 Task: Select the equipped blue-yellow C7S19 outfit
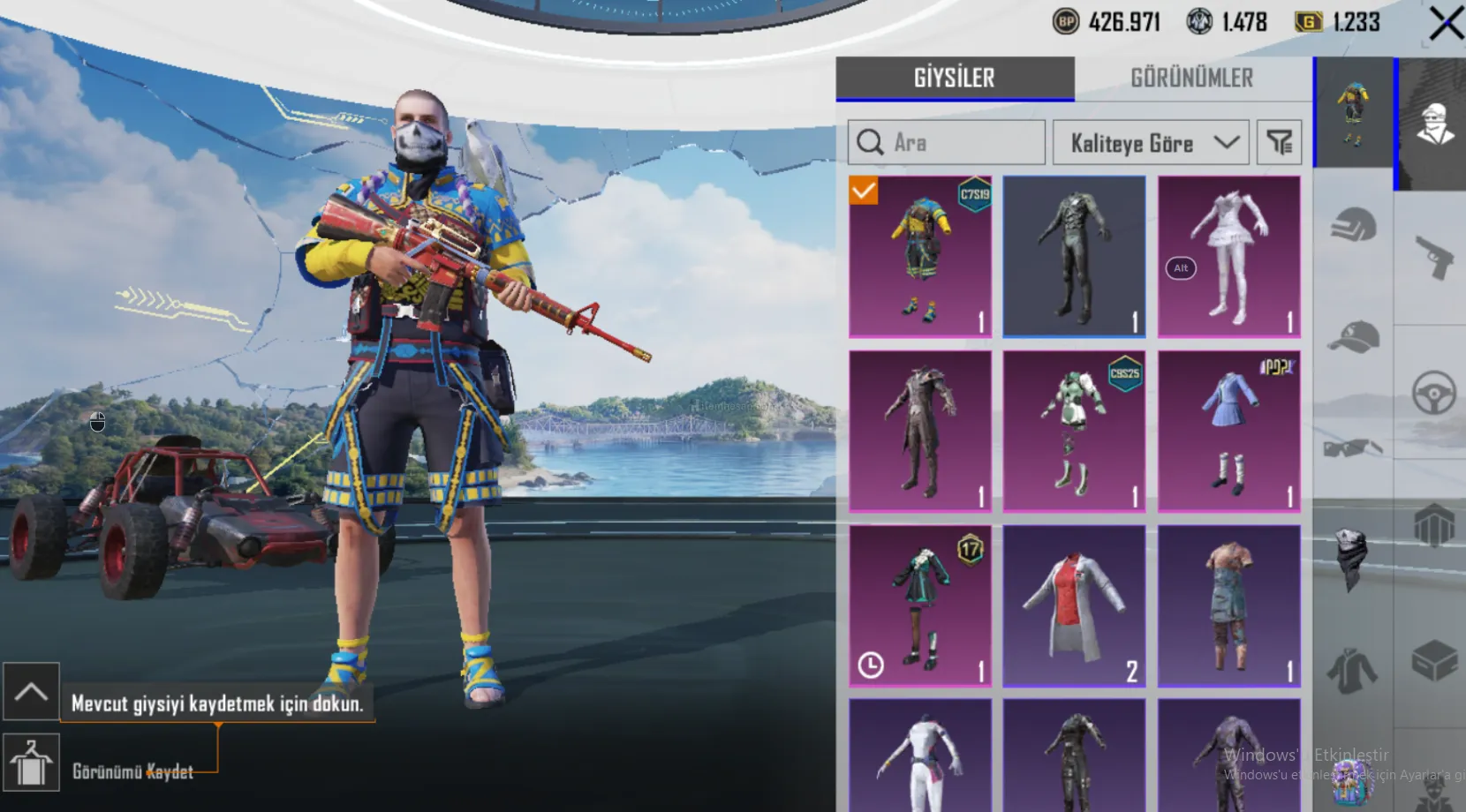tap(920, 256)
